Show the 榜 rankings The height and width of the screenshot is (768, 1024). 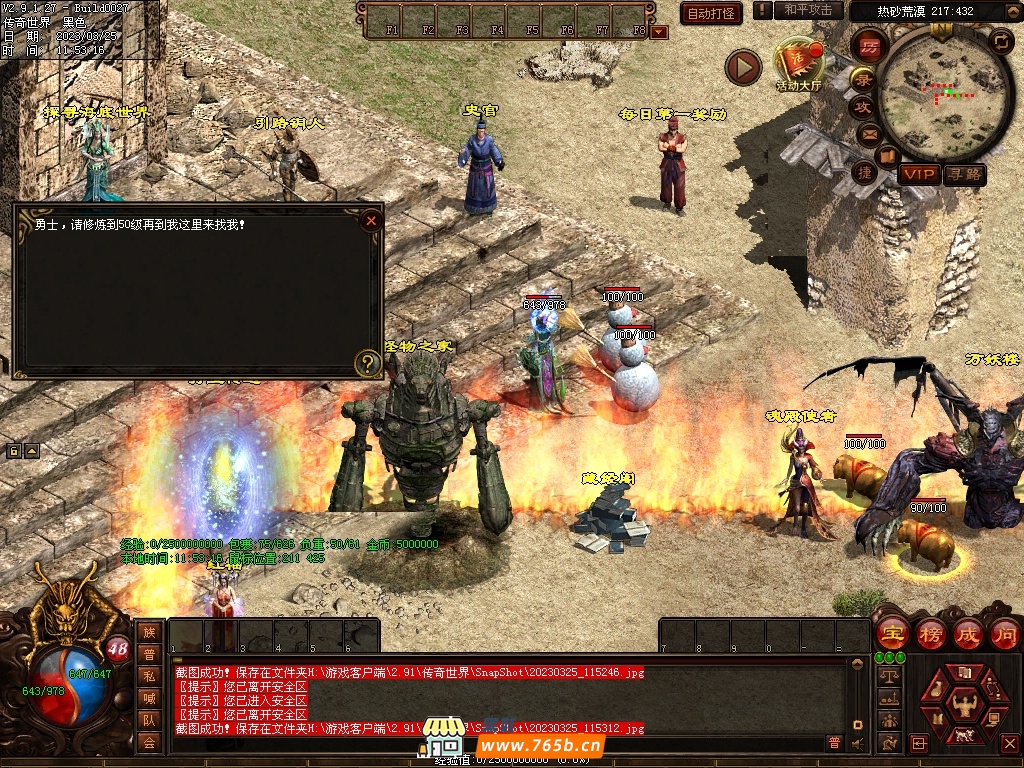[931, 634]
